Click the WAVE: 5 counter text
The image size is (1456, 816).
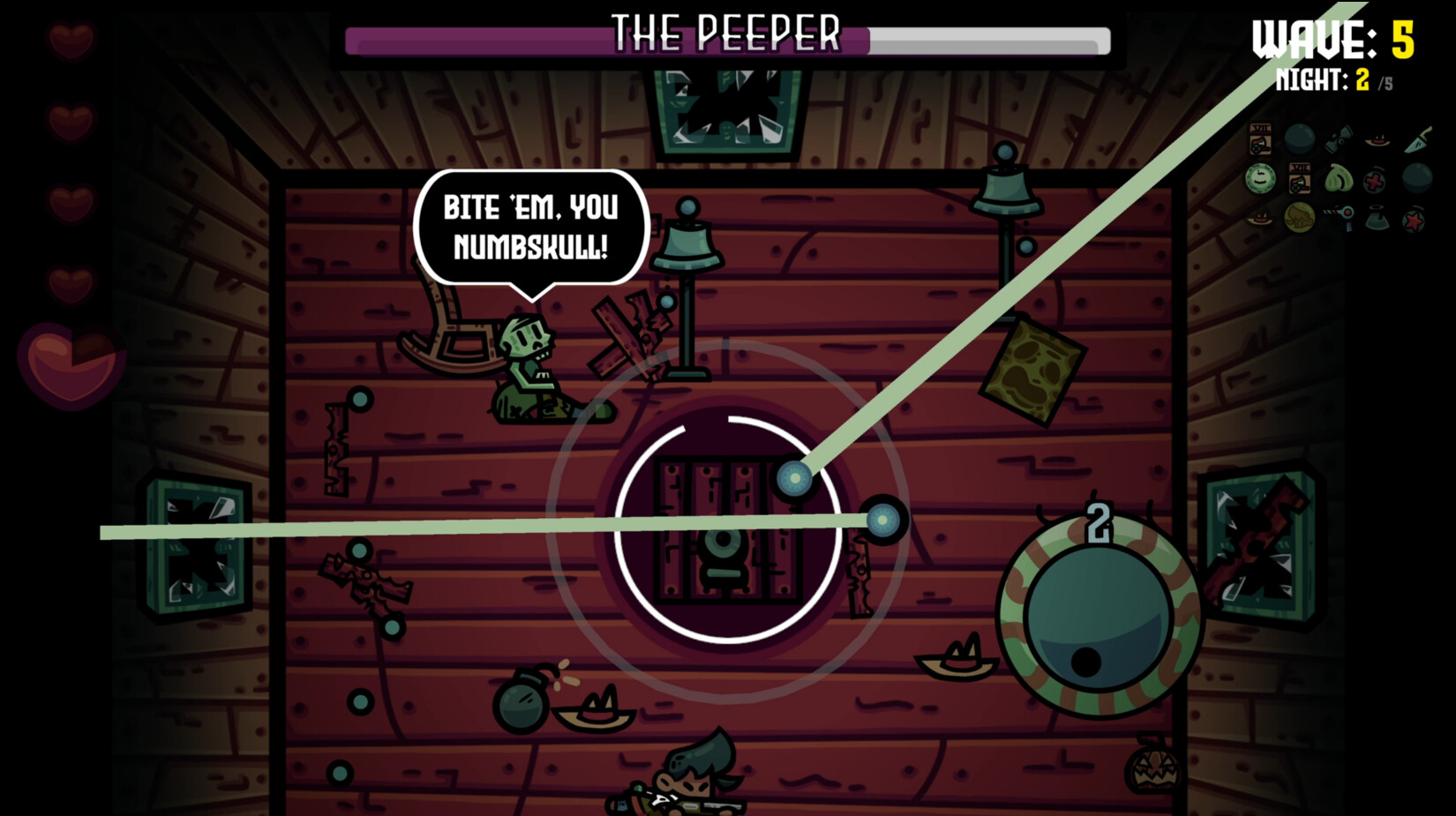[x=1334, y=35]
